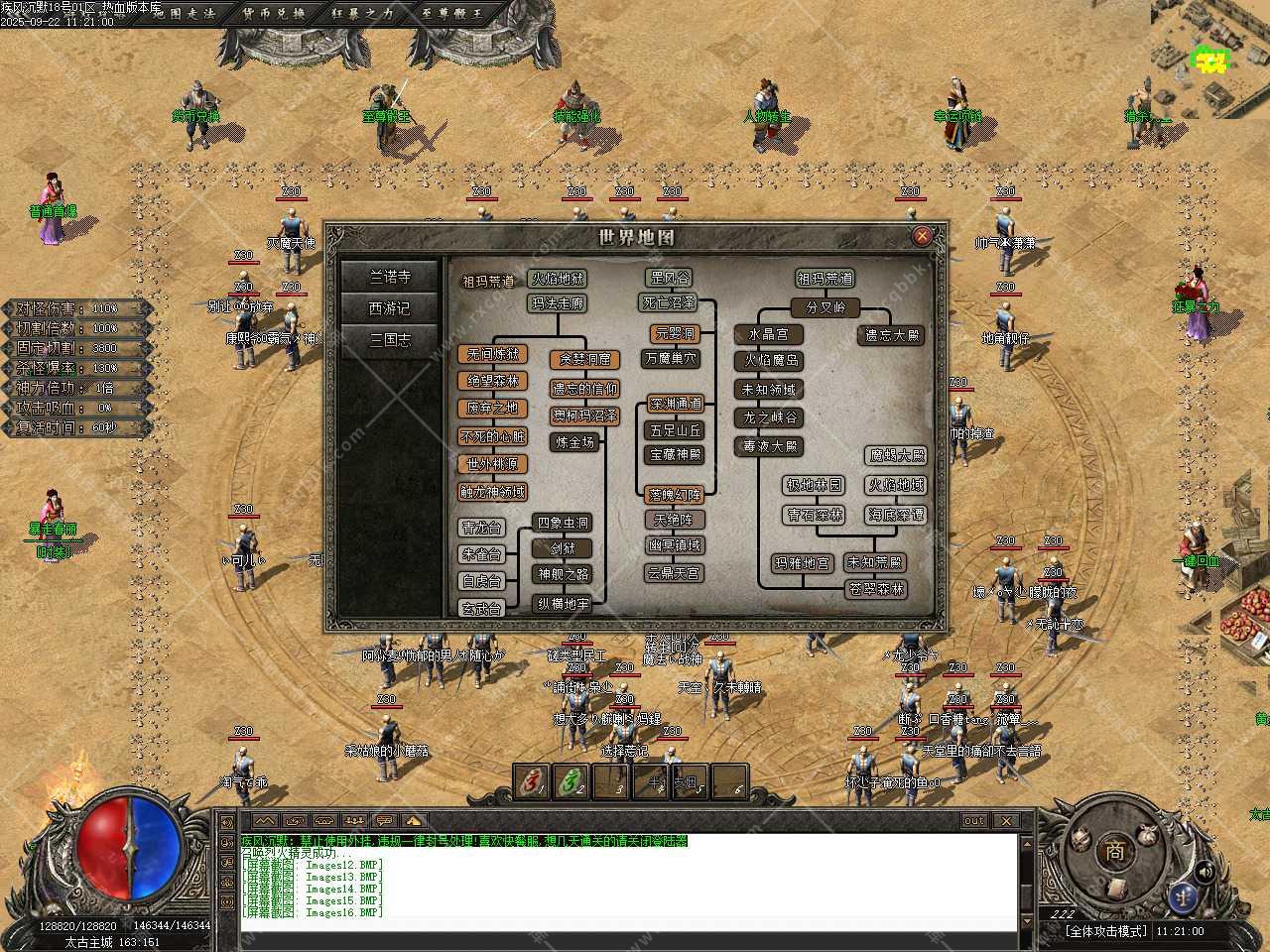Switch to the 兰诺寺 map tab
1270x952 pixels.
pyautogui.click(x=390, y=277)
